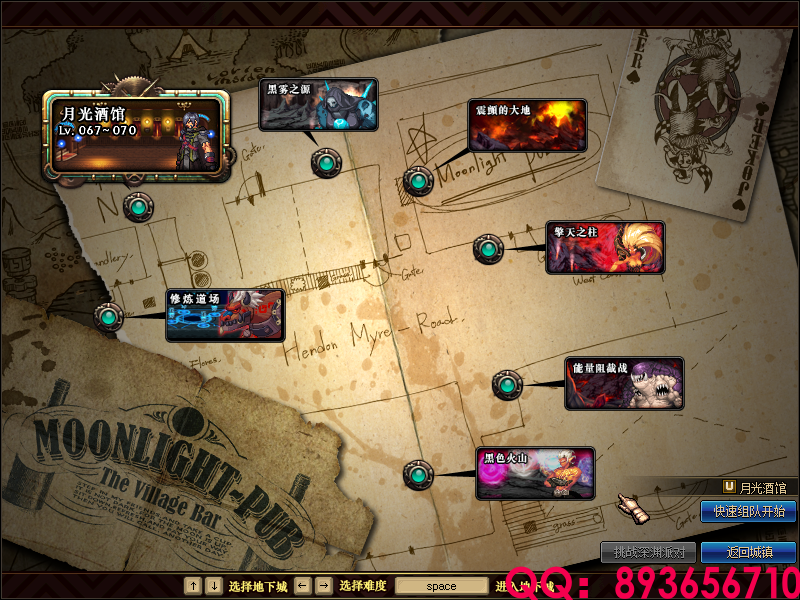Open the 修炼道场 dungeon entry
This screenshot has height=600, width=800.
click(x=225, y=315)
